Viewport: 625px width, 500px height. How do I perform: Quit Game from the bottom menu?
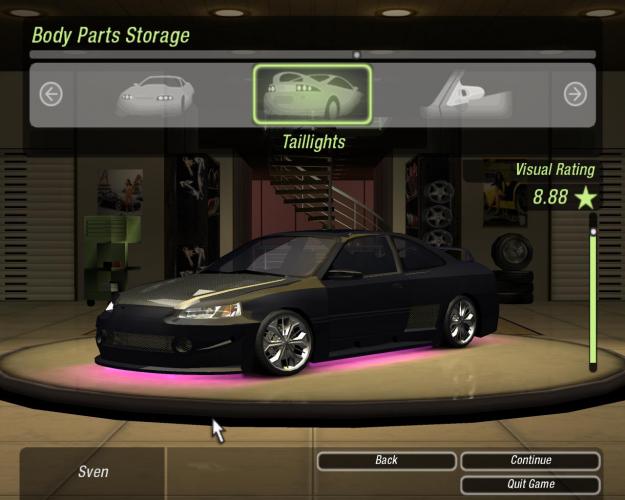(530, 484)
